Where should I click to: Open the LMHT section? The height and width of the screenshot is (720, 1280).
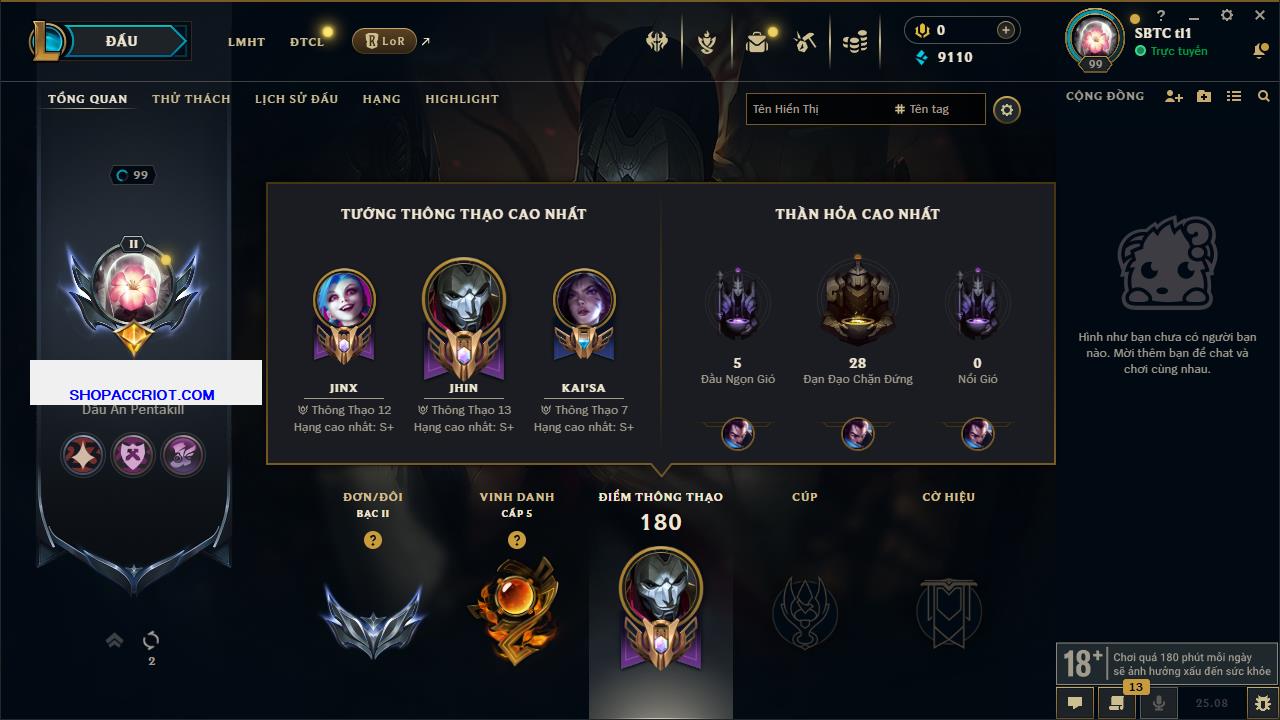(246, 42)
